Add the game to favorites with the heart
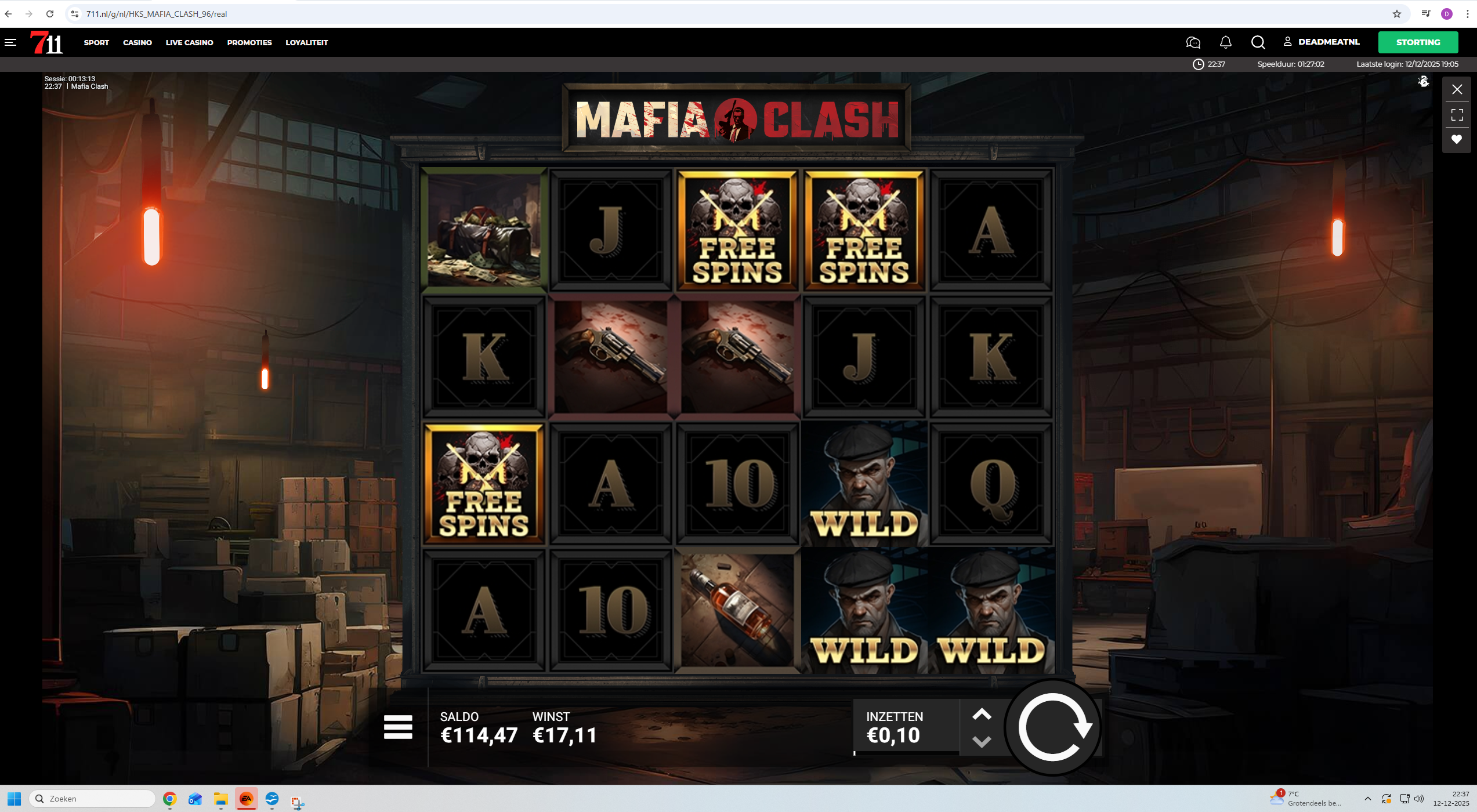 pos(1457,139)
